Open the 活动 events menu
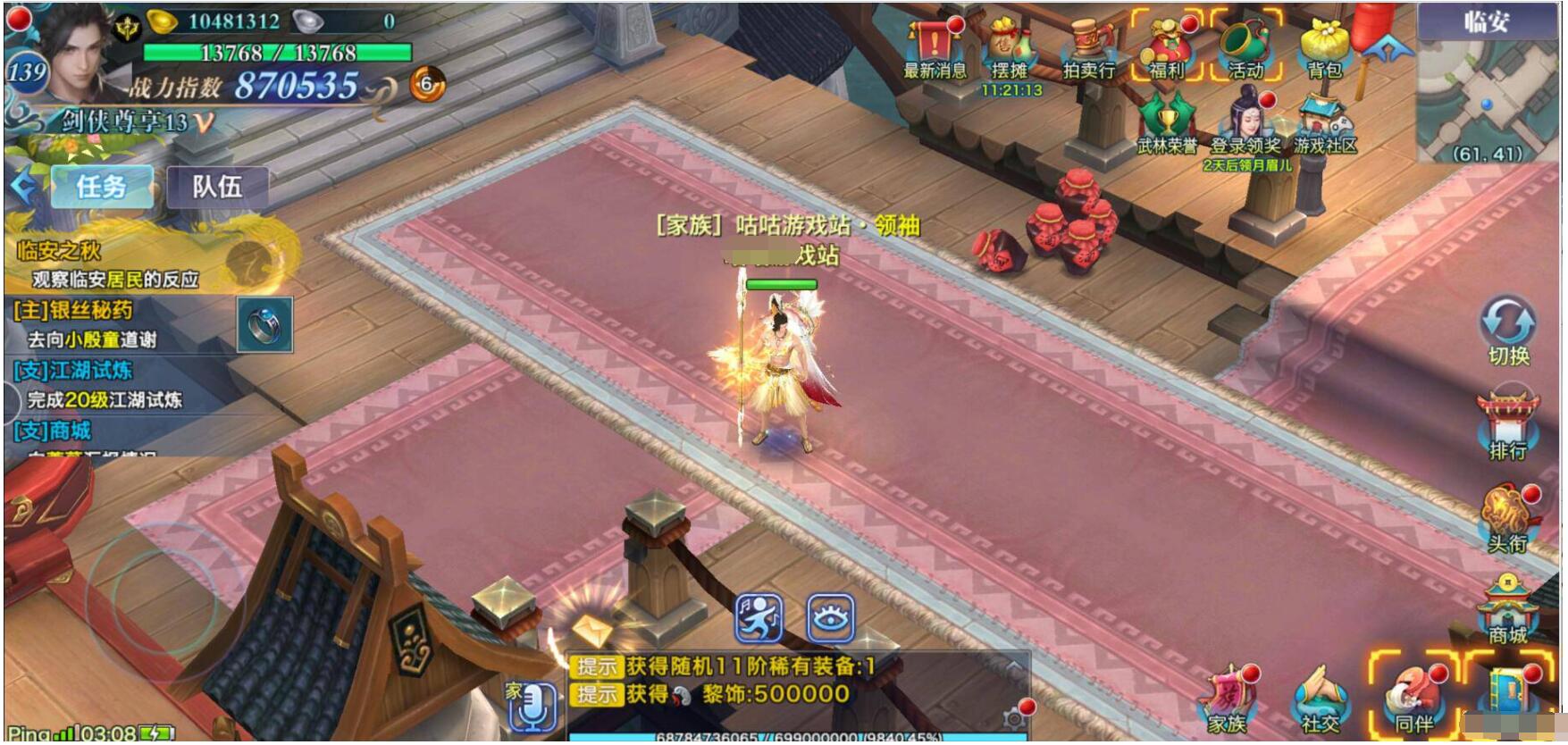 (1245, 49)
